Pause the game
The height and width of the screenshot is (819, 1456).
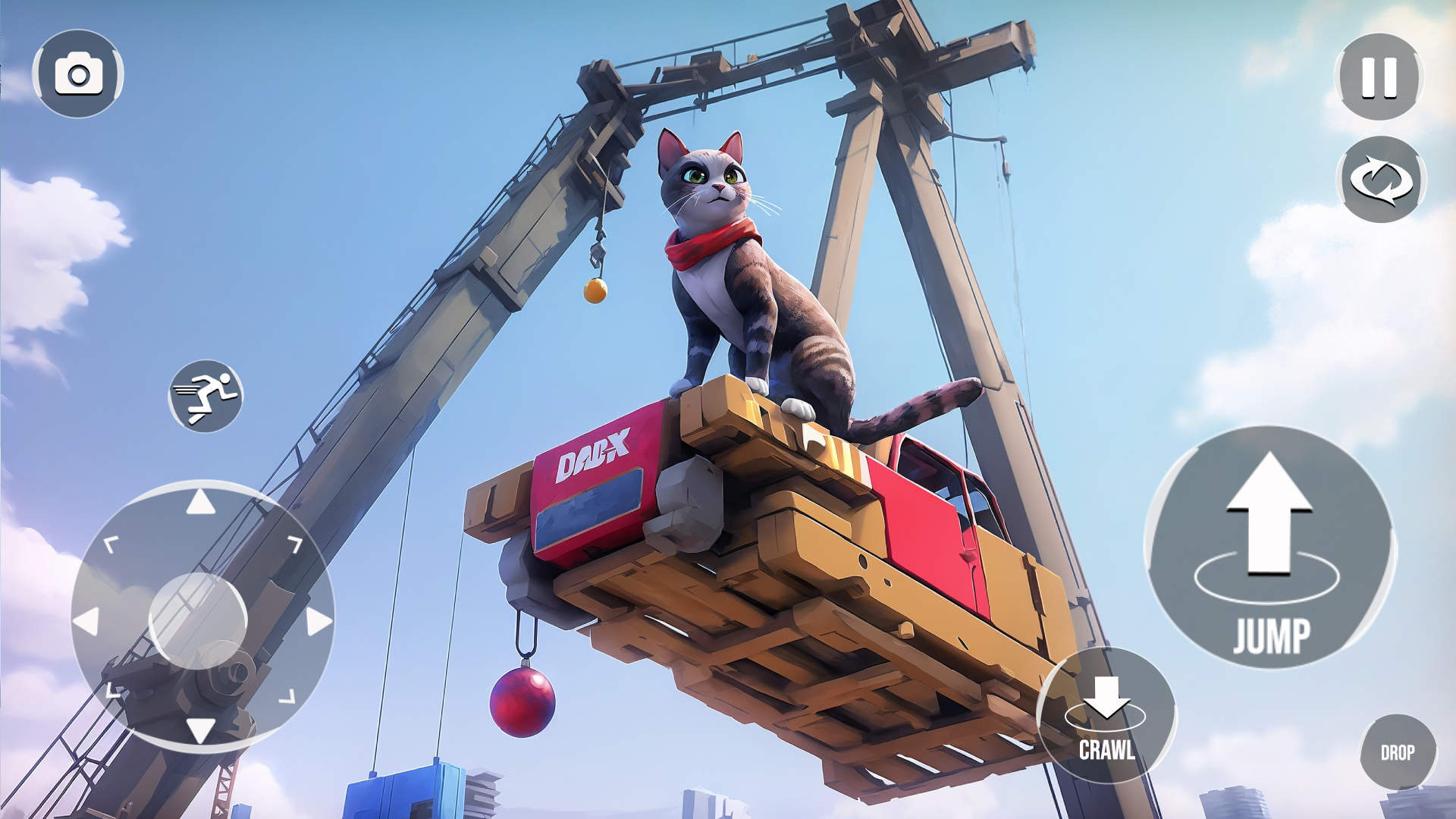coord(1380,76)
